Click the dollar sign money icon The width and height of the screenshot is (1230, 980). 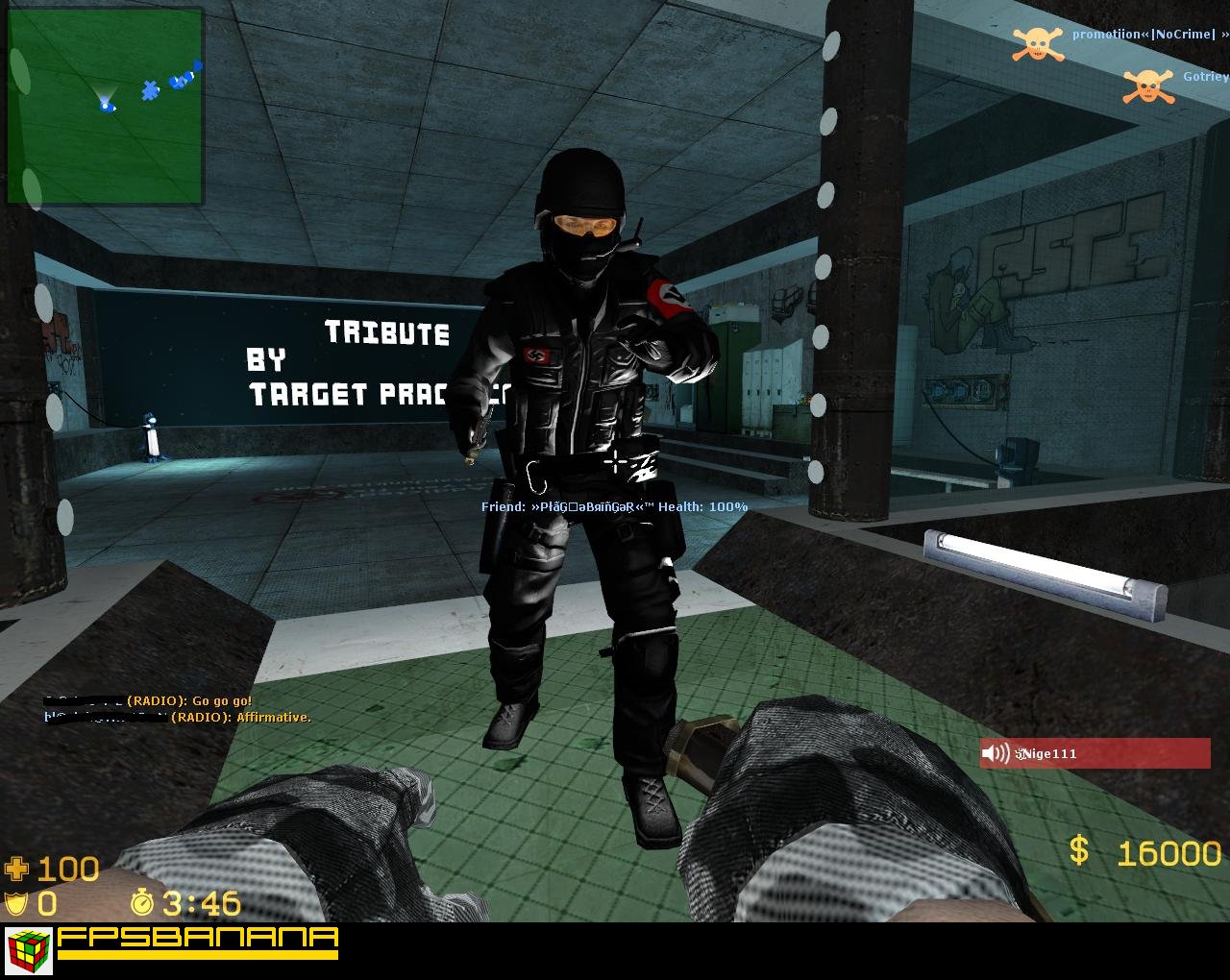click(x=1078, y=850)
